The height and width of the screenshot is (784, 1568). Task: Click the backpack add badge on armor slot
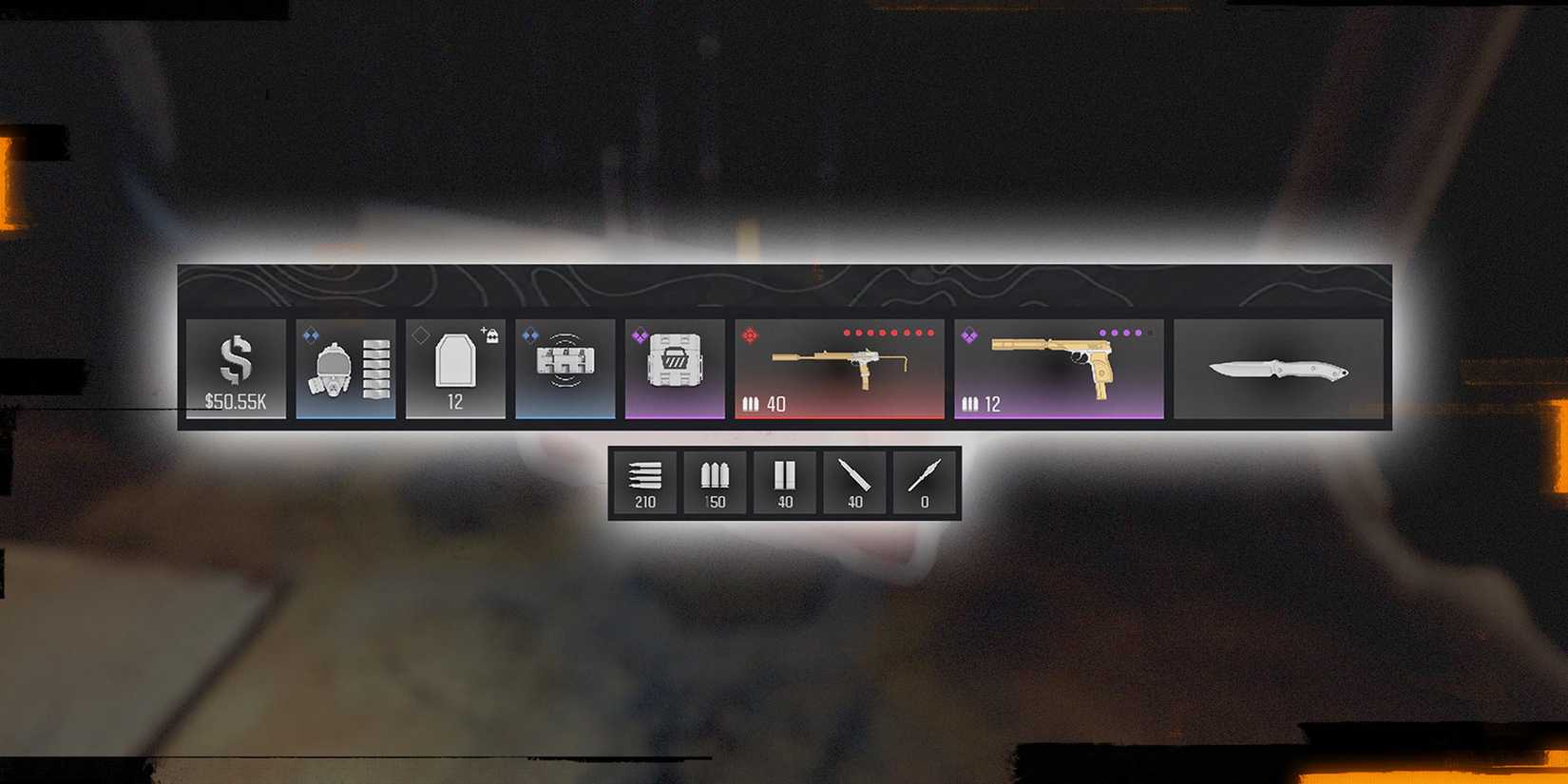pyautogui.click(x=494, y=333)
